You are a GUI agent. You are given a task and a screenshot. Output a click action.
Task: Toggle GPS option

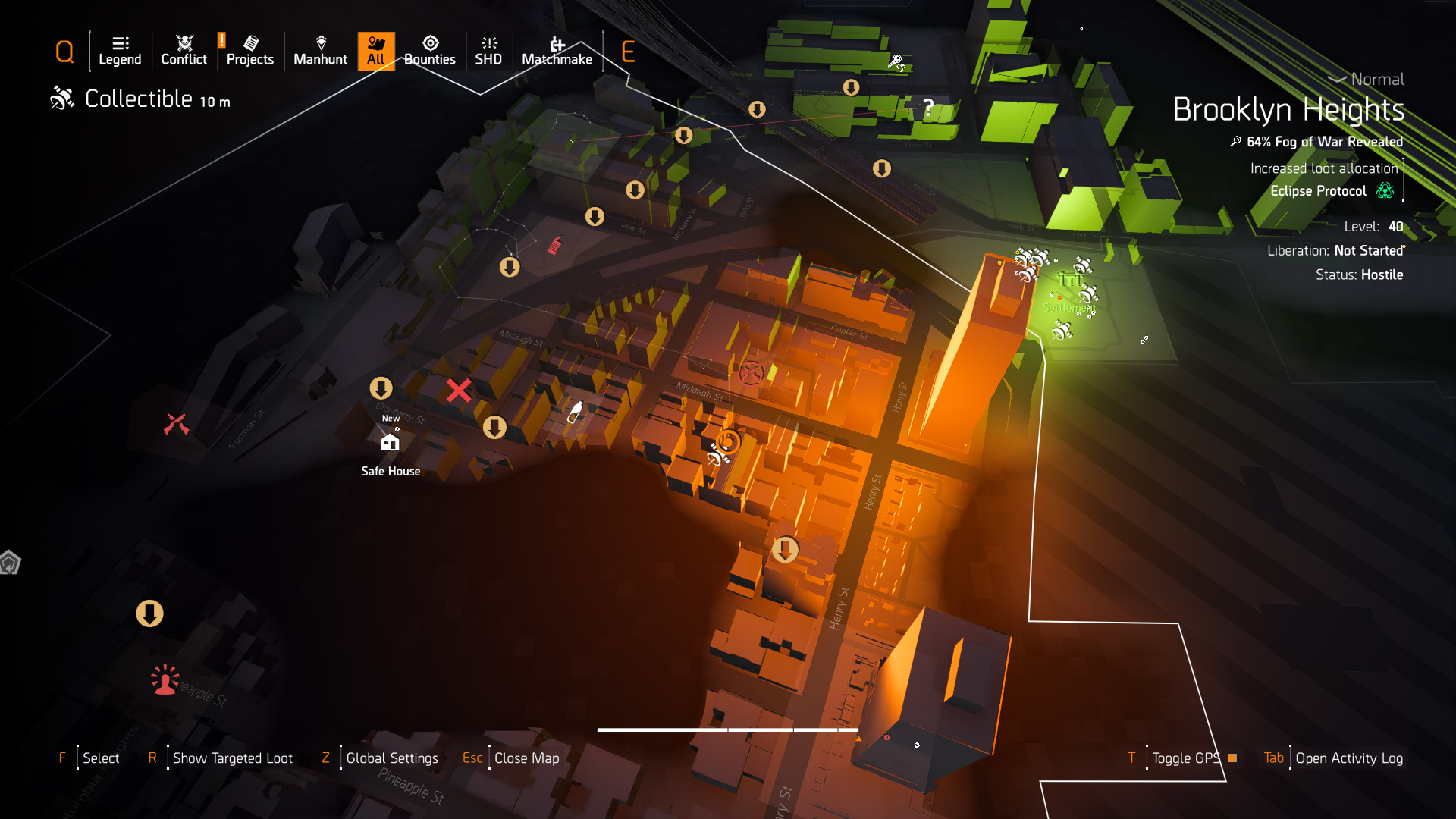point(1186,758)
